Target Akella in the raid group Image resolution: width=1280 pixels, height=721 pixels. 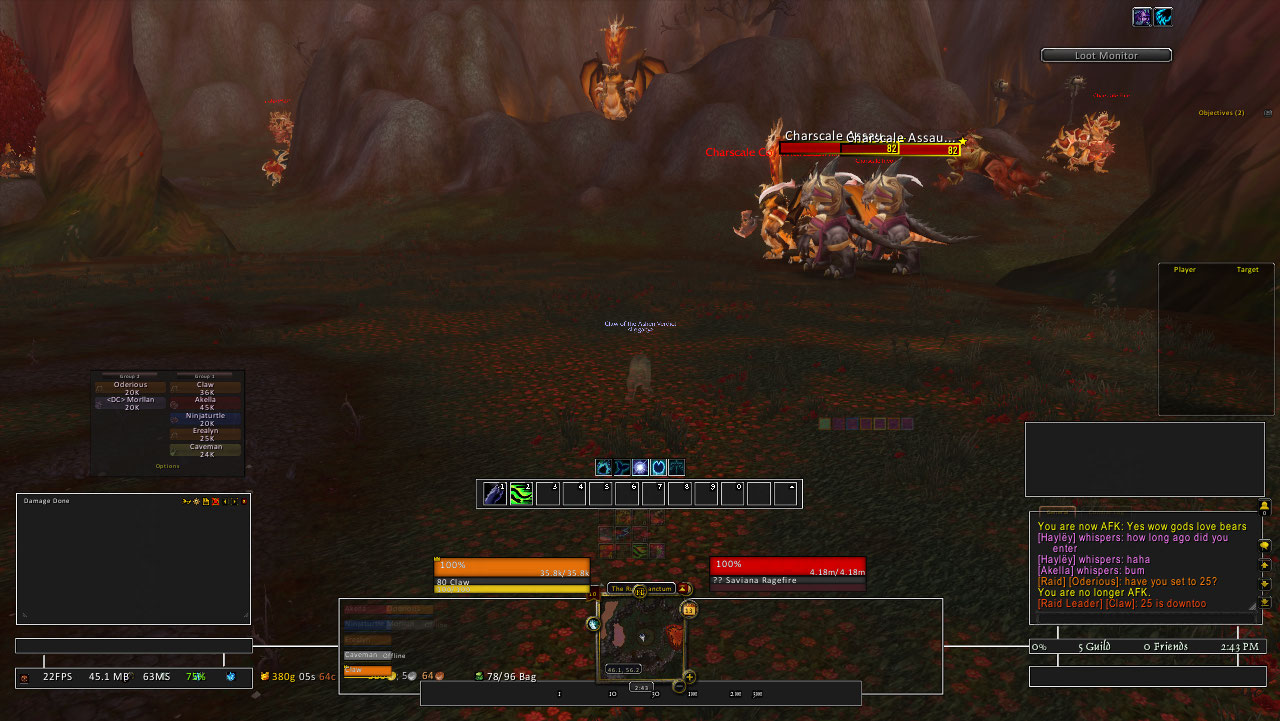[205, 403]
